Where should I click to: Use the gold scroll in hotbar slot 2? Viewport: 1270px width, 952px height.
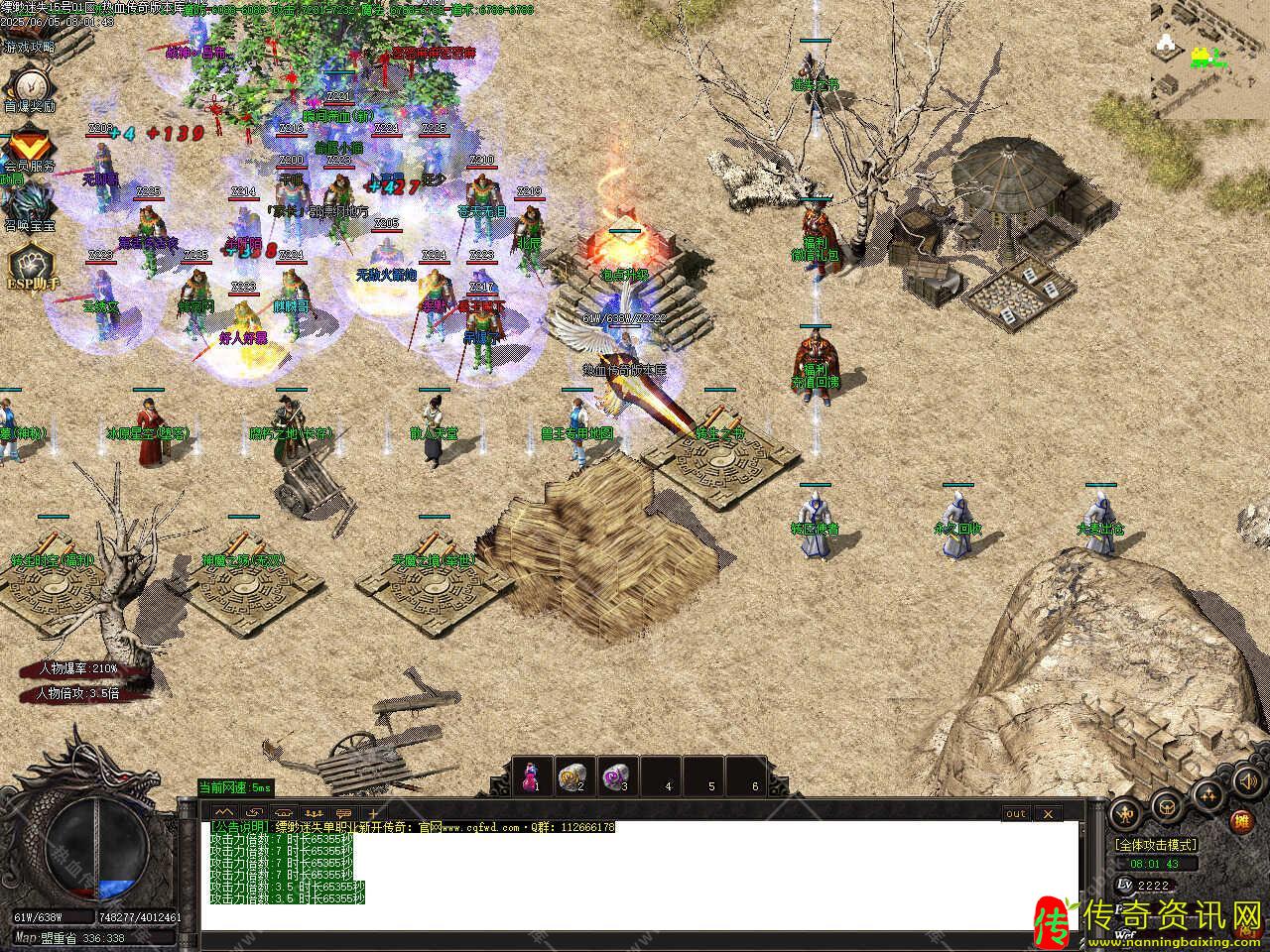tap(574, 775)
